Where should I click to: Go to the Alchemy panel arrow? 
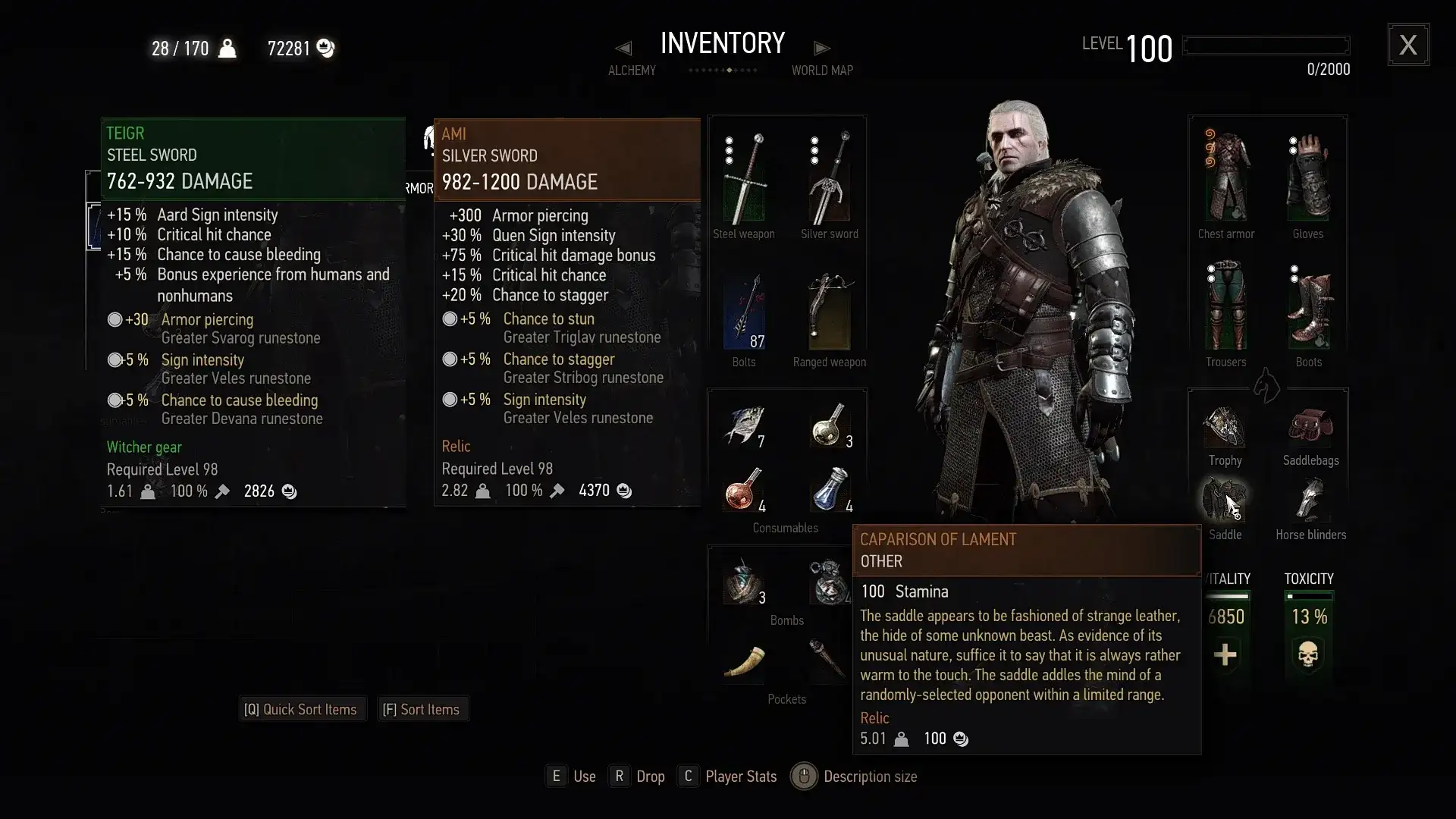[623, 49]
